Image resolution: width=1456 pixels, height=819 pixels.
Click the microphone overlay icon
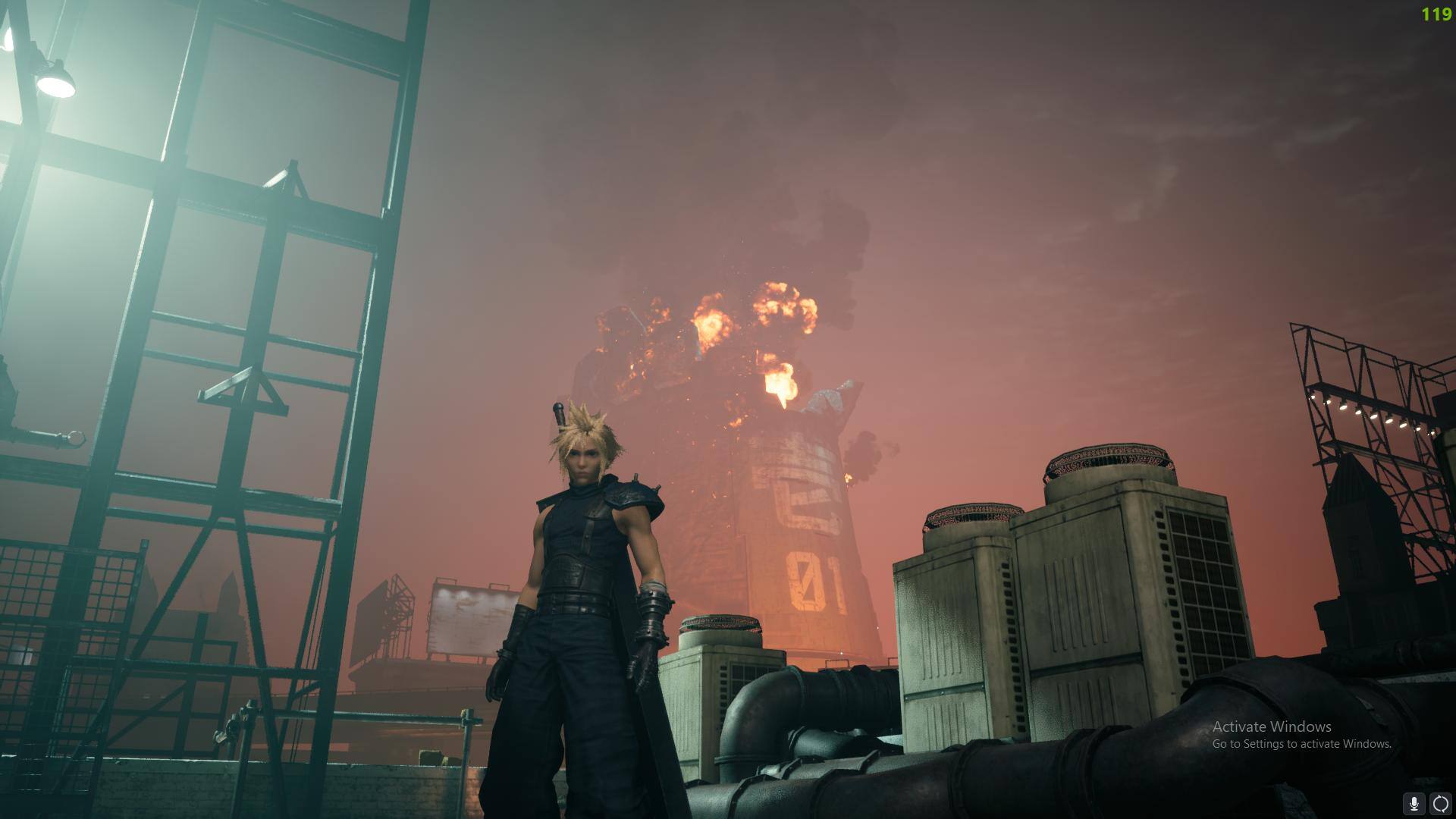point(1414,803)
